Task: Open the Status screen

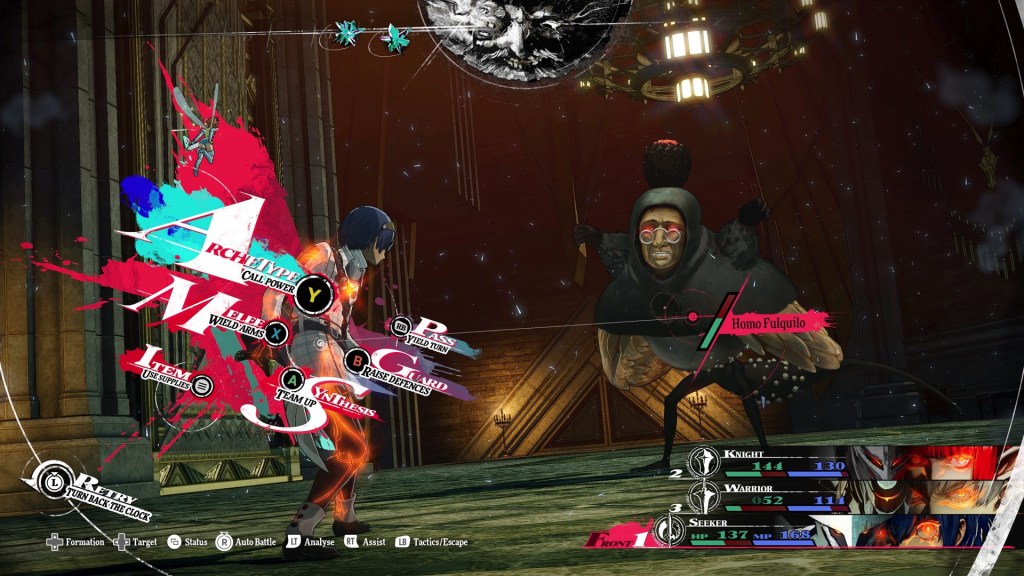Action: [x=188, y=542]
